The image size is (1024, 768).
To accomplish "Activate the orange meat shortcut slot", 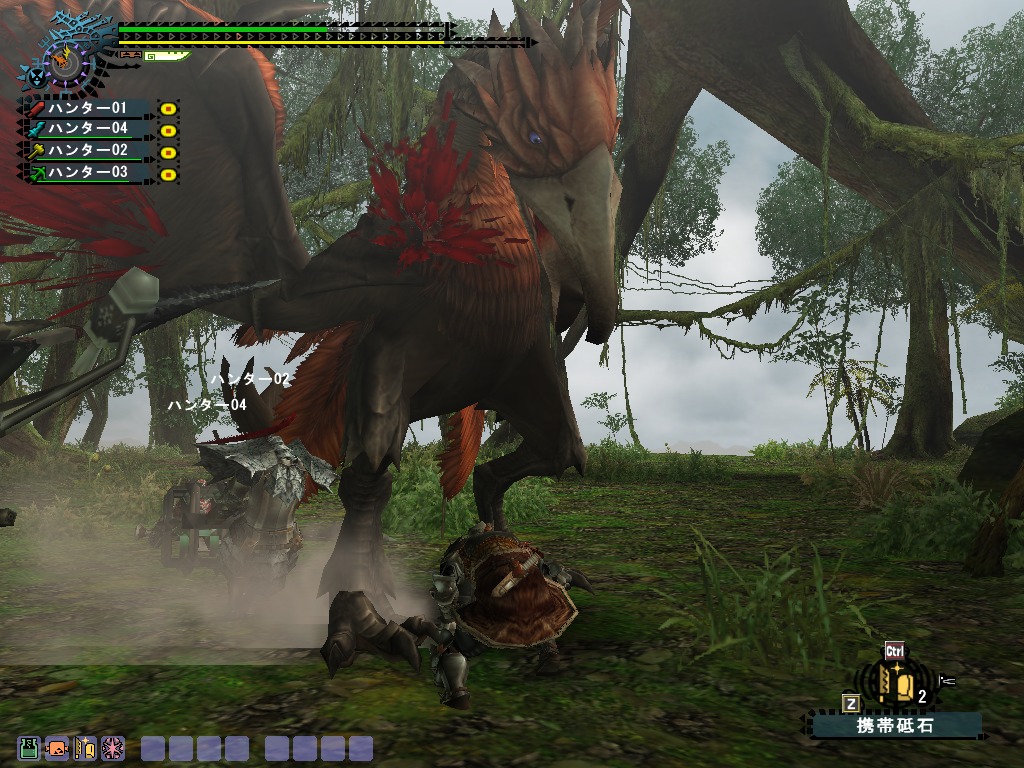I will click(x=57, y=748).
